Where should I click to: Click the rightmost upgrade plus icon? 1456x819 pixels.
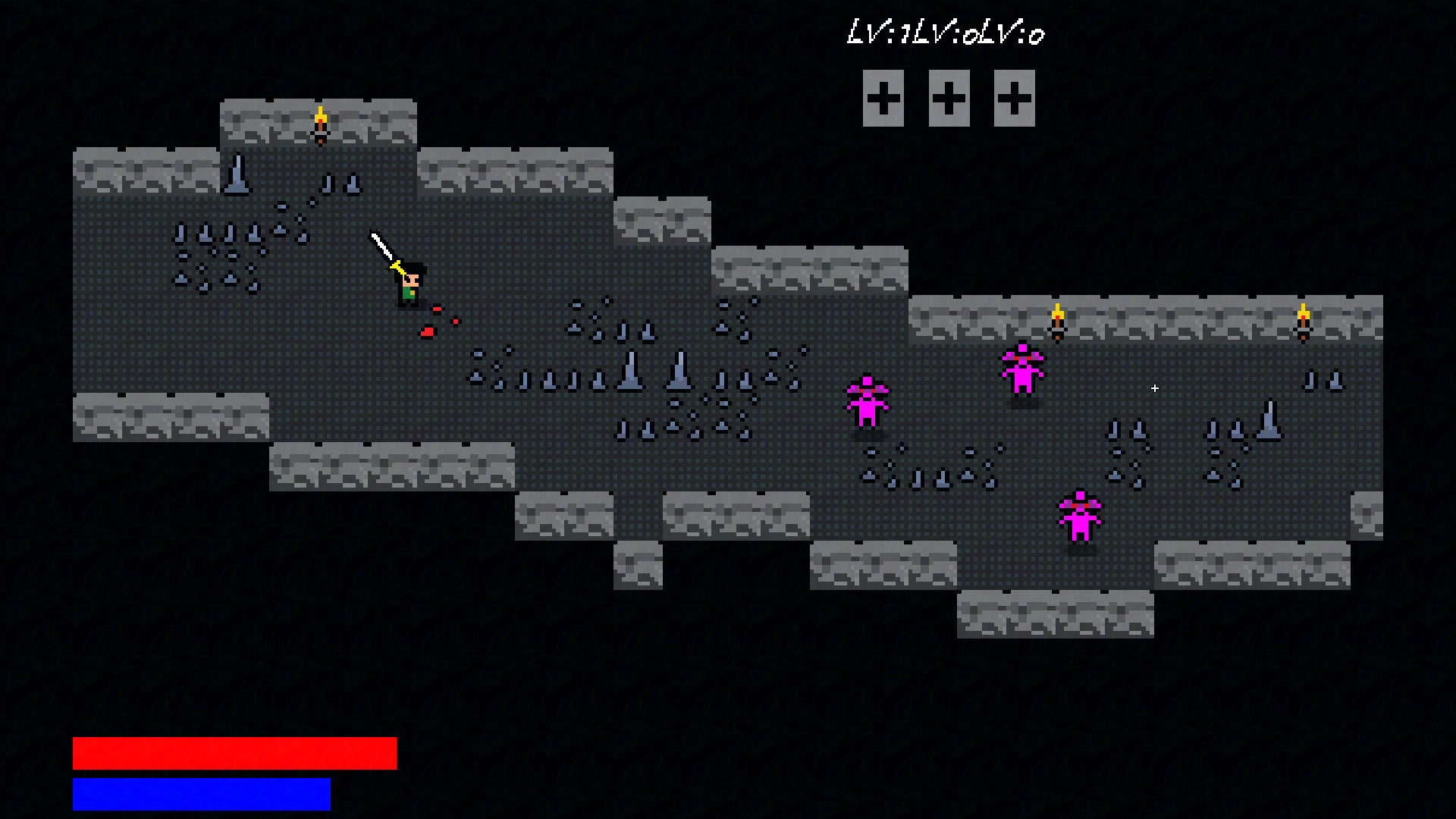pyautogui.click(x=1014, y=99)
